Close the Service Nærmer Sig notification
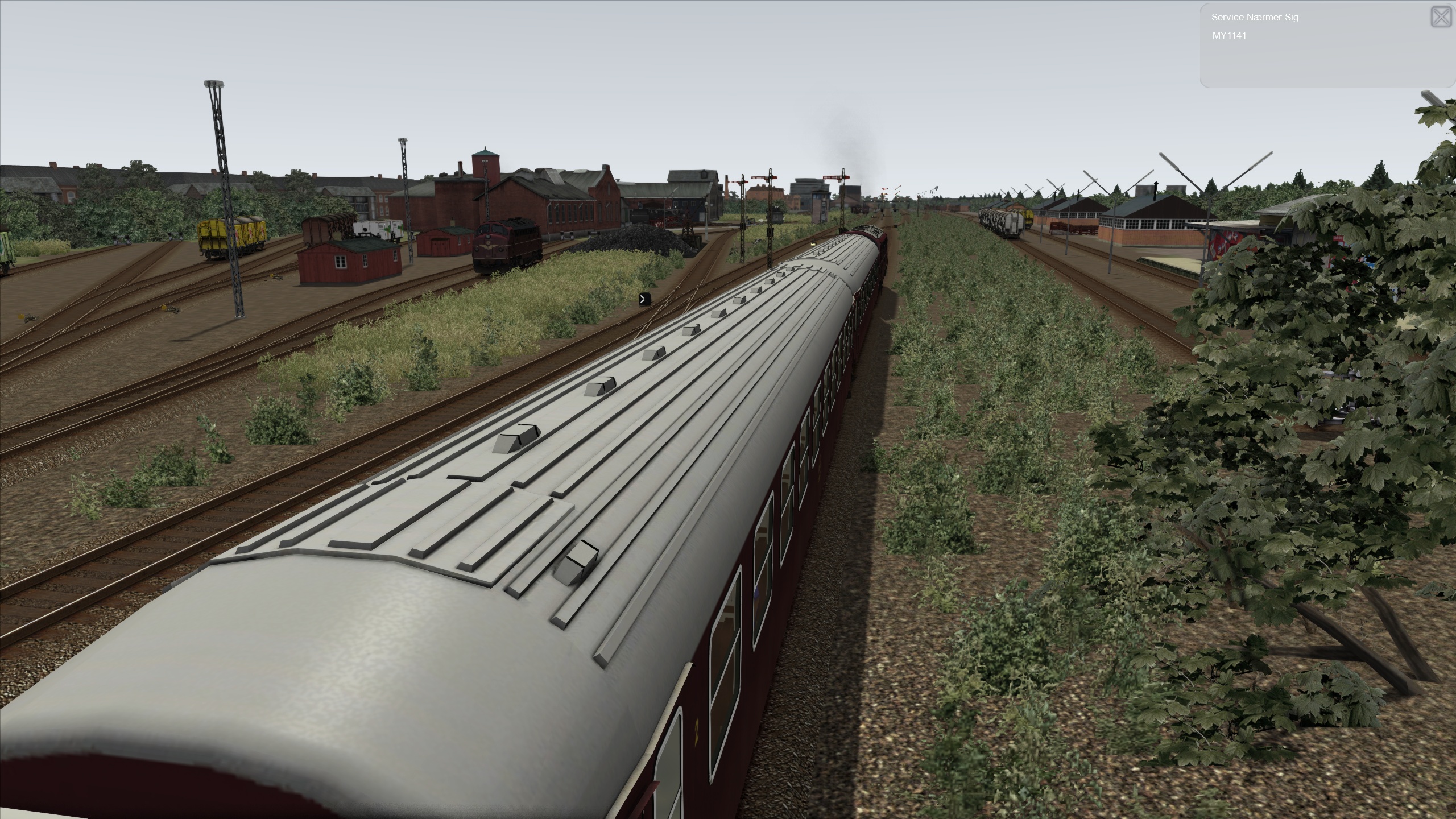The width and height of the screenshot is (1456, 819). 1441,18
